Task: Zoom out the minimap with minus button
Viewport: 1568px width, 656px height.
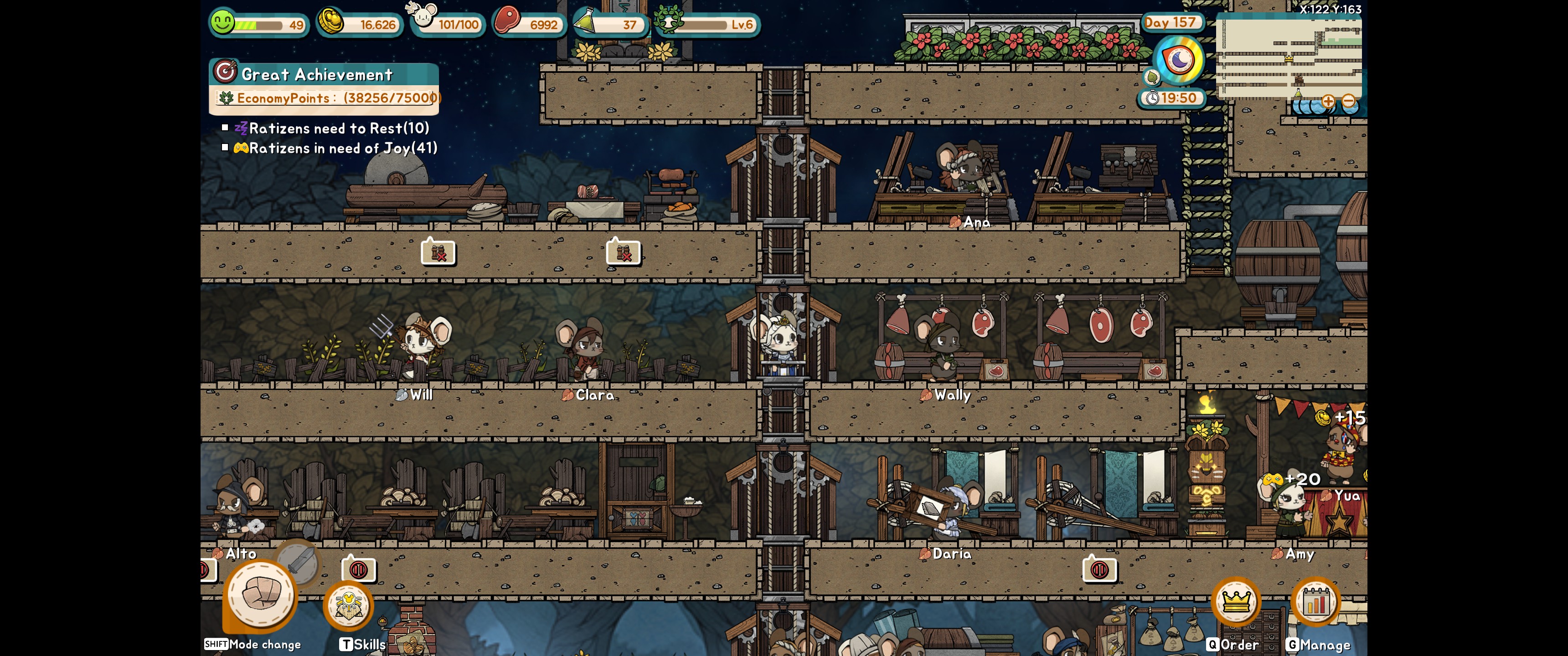Action: pyautogui.click(x=1348, y=101)
